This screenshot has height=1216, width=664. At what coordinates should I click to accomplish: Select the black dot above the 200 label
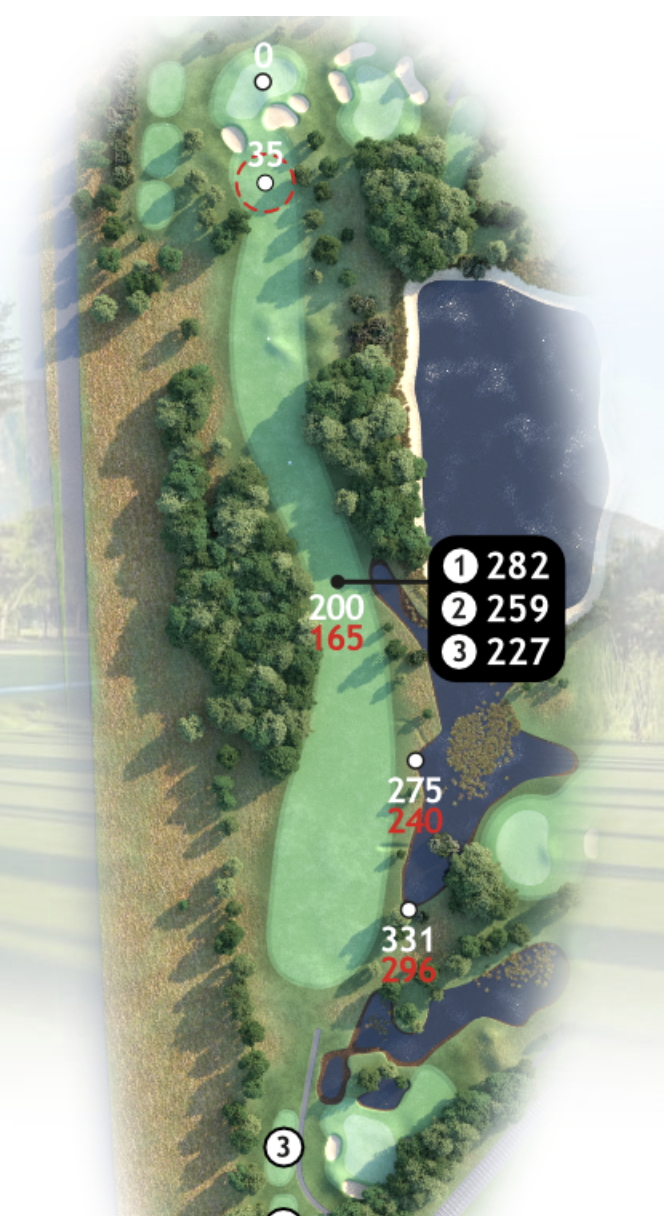tap(338, 581)
